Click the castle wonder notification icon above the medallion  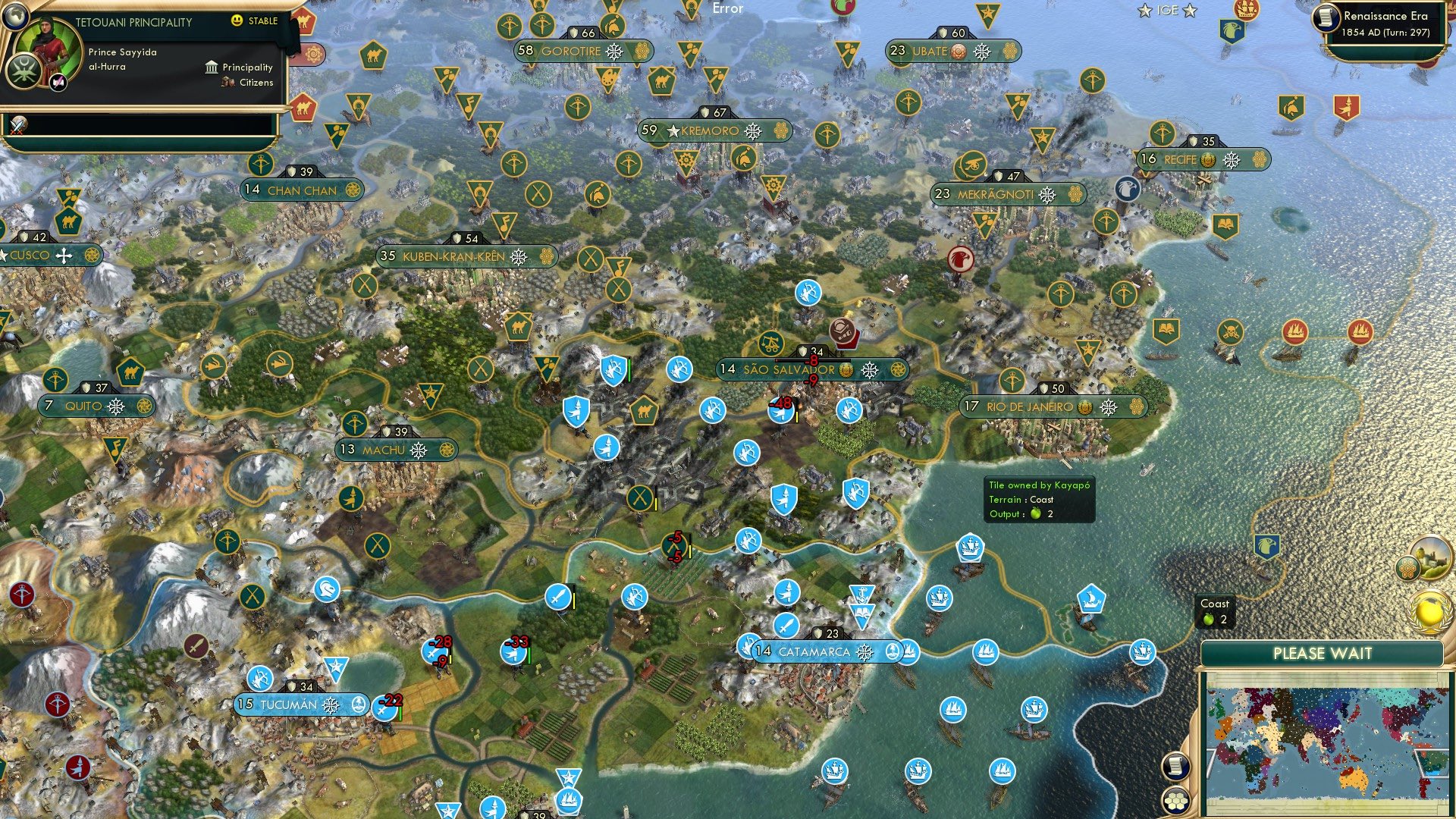pyautogui.click(x=1433, y=556)
